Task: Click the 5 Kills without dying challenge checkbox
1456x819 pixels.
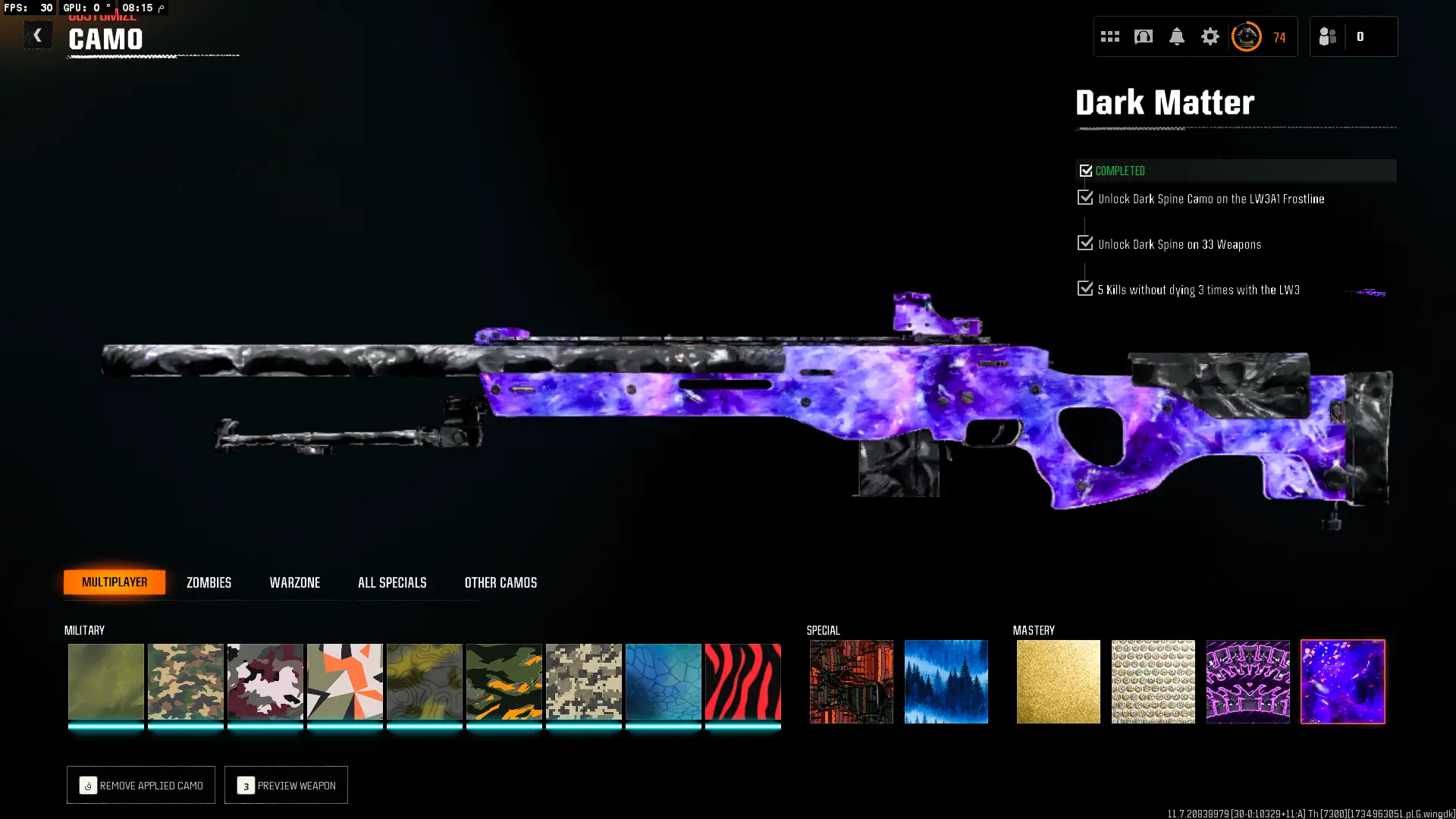Action: tap(1084, 288)
